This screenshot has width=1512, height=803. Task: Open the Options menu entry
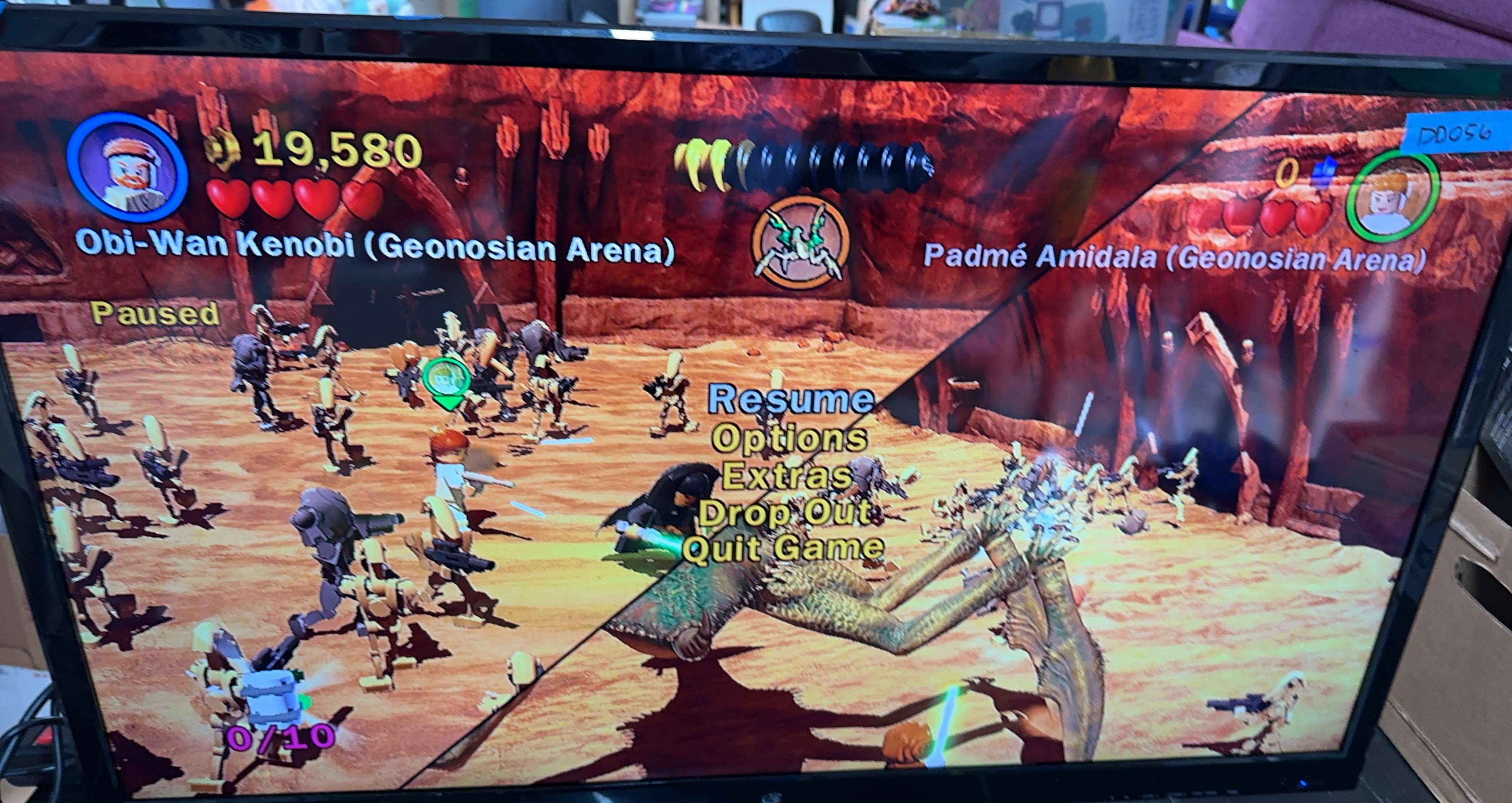point(789,439)
